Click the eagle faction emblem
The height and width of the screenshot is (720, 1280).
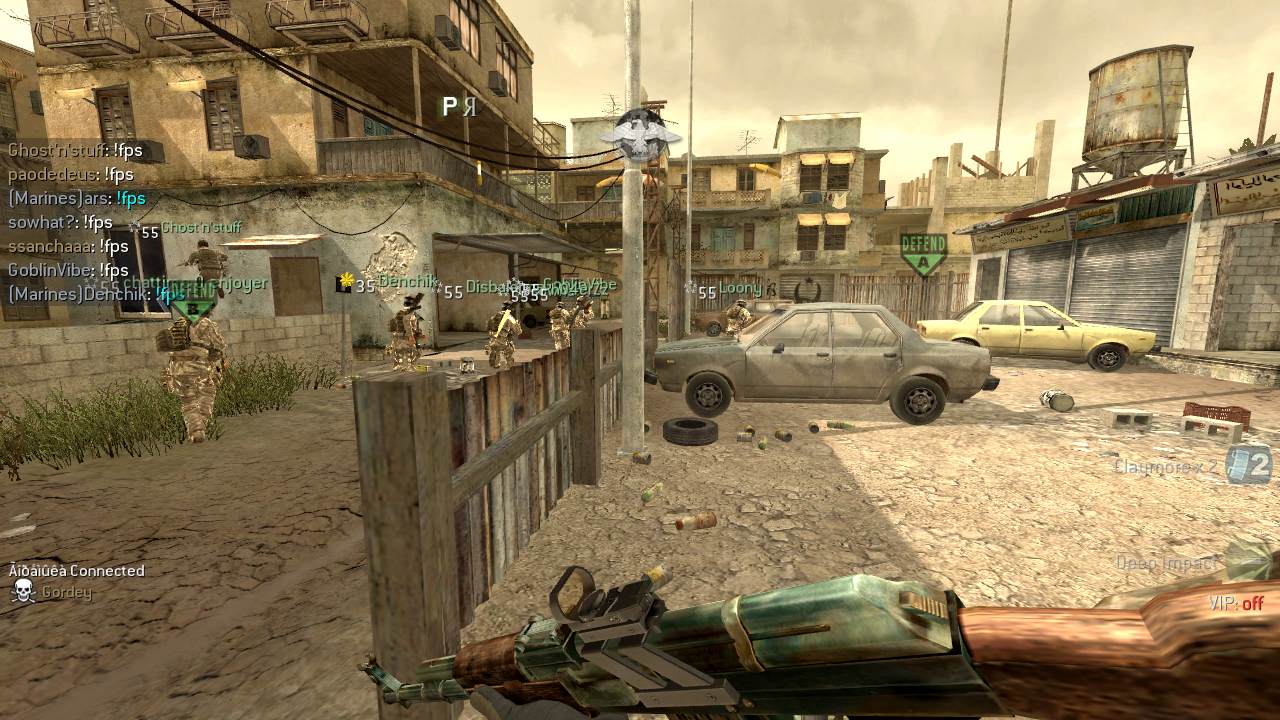click(640, 137)
